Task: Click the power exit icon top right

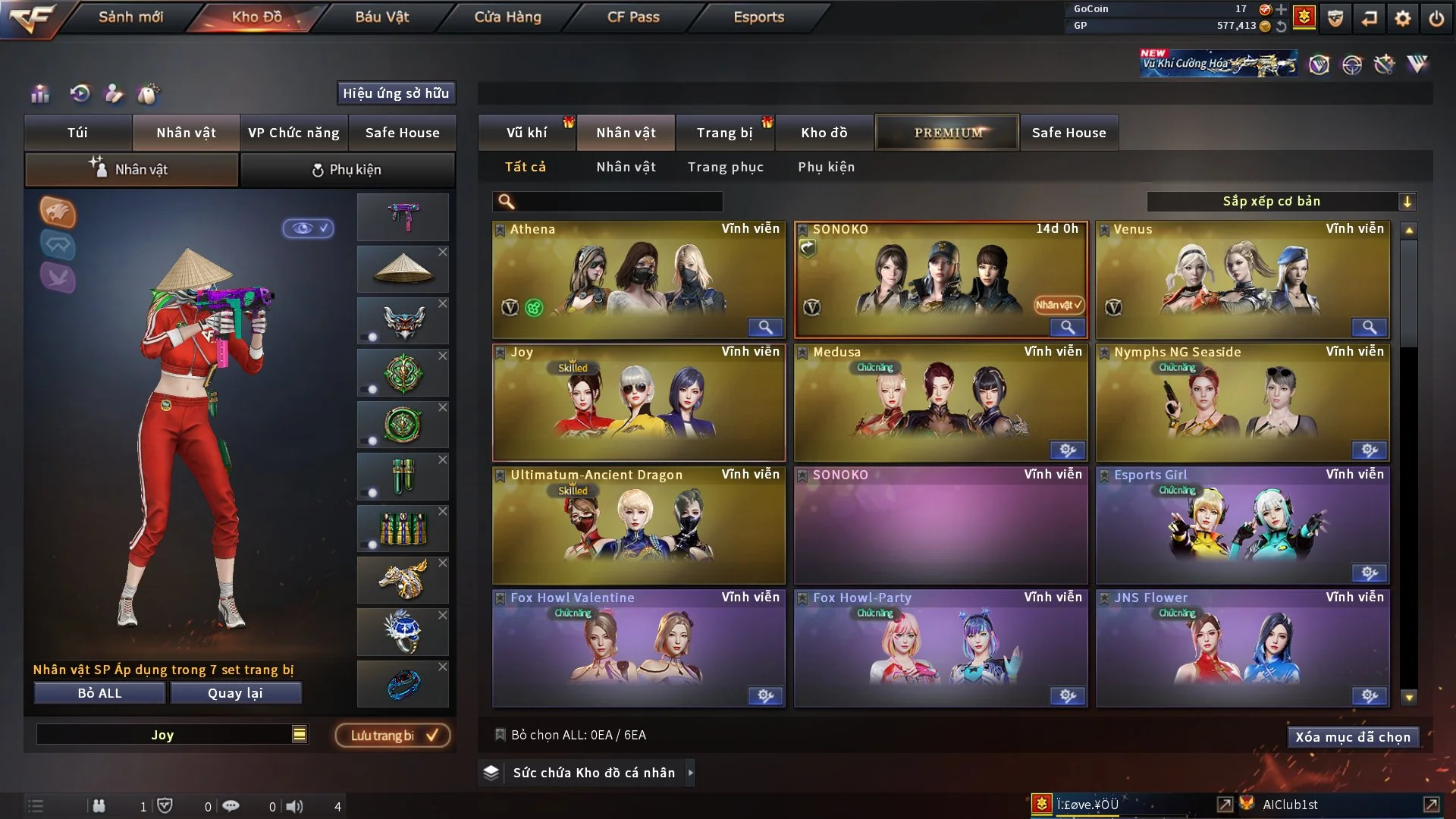Action: [x=1436, y=17]
